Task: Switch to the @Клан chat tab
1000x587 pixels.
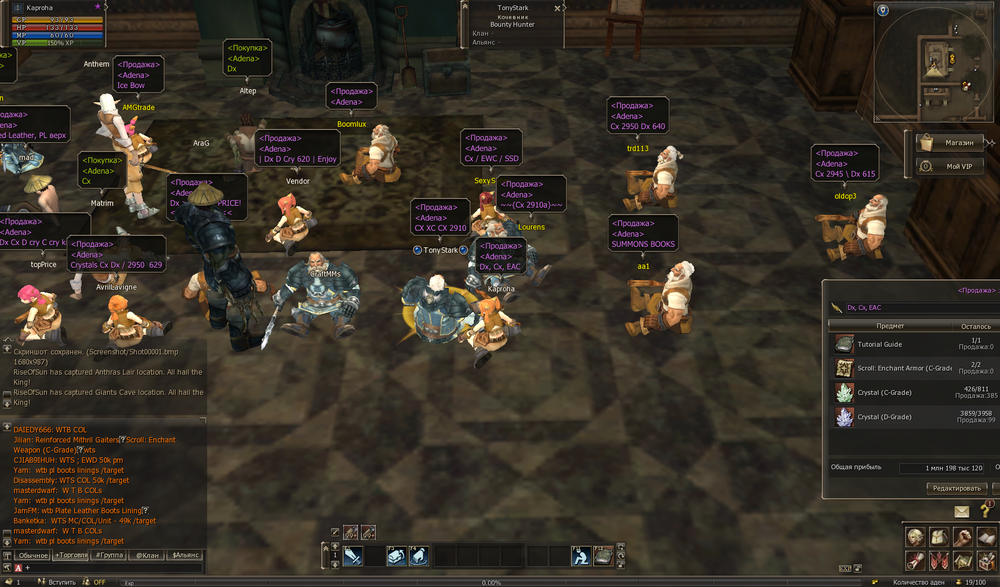Action: 148,554
